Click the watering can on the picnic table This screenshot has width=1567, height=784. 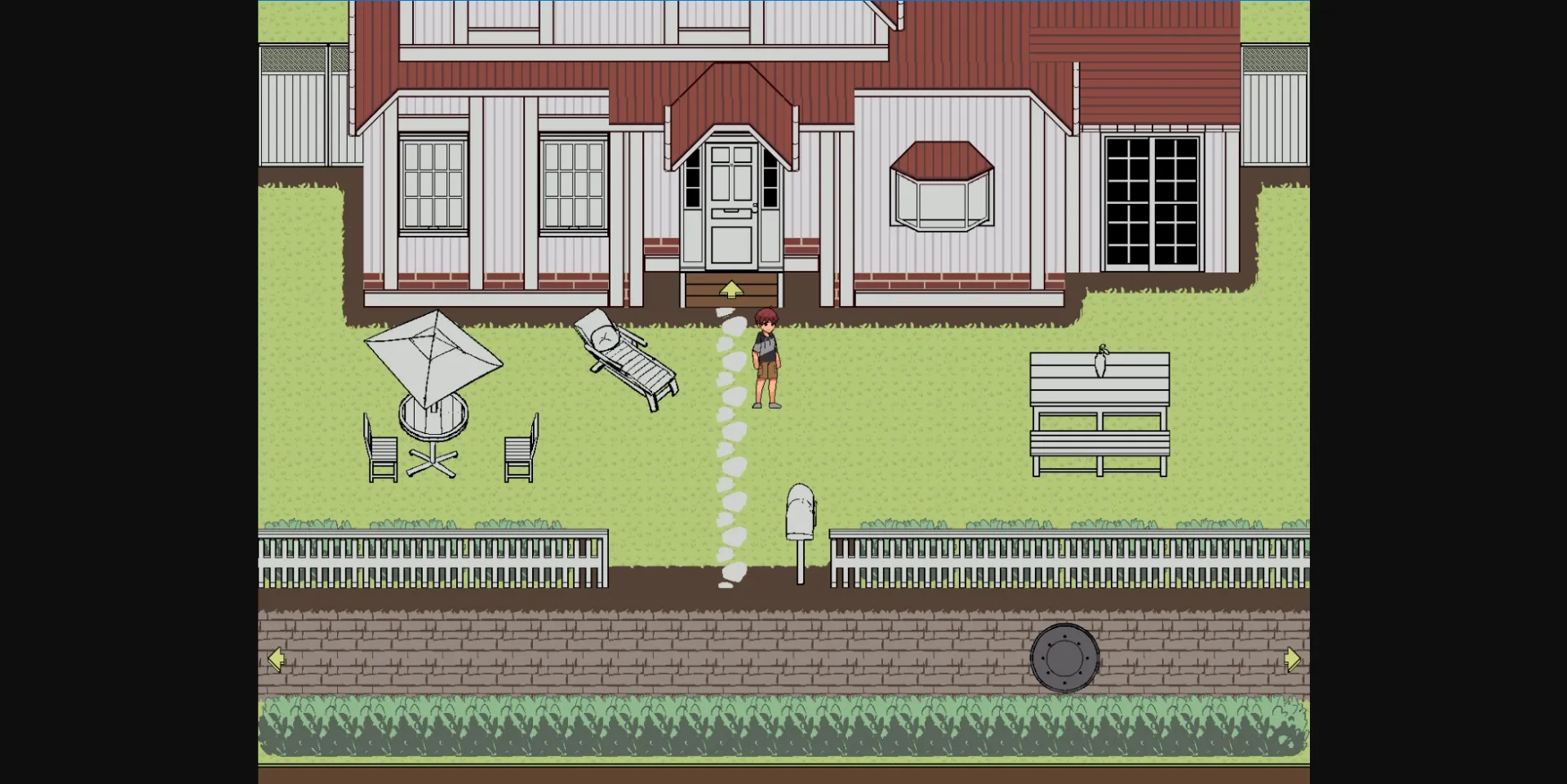[x=1100, y=359]
